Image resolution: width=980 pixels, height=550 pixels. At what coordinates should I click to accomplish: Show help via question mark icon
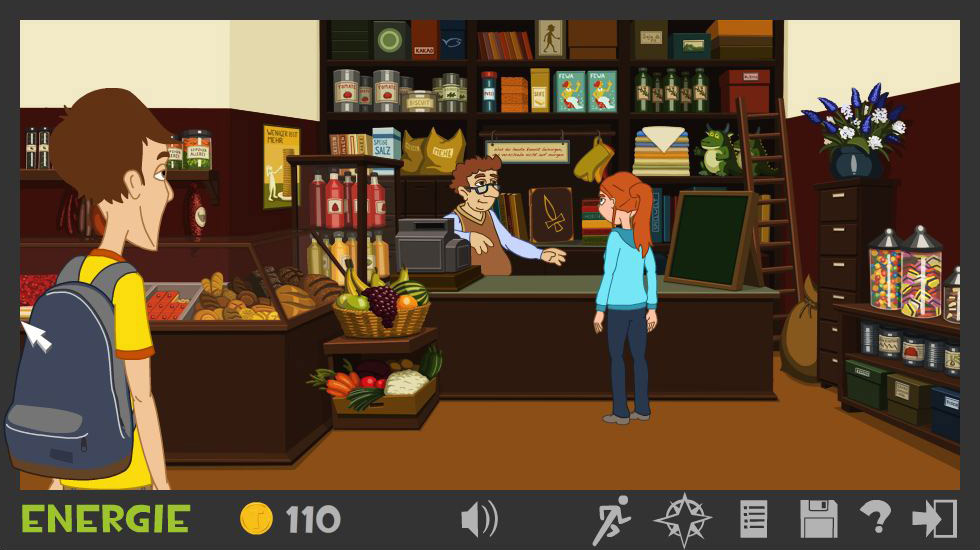click(876, 519)
